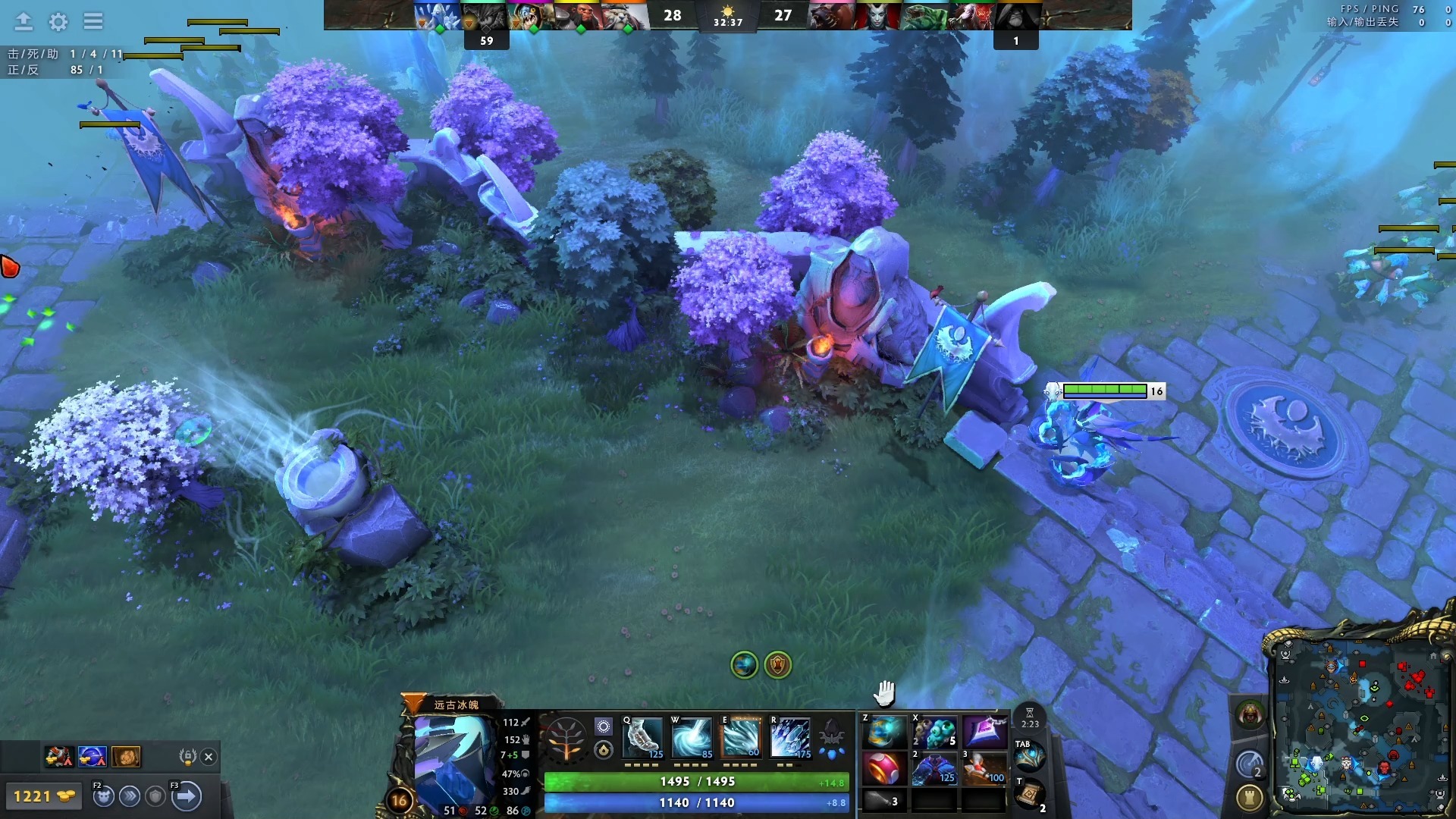Cast the Cold Feet ability

click(642, 737)
